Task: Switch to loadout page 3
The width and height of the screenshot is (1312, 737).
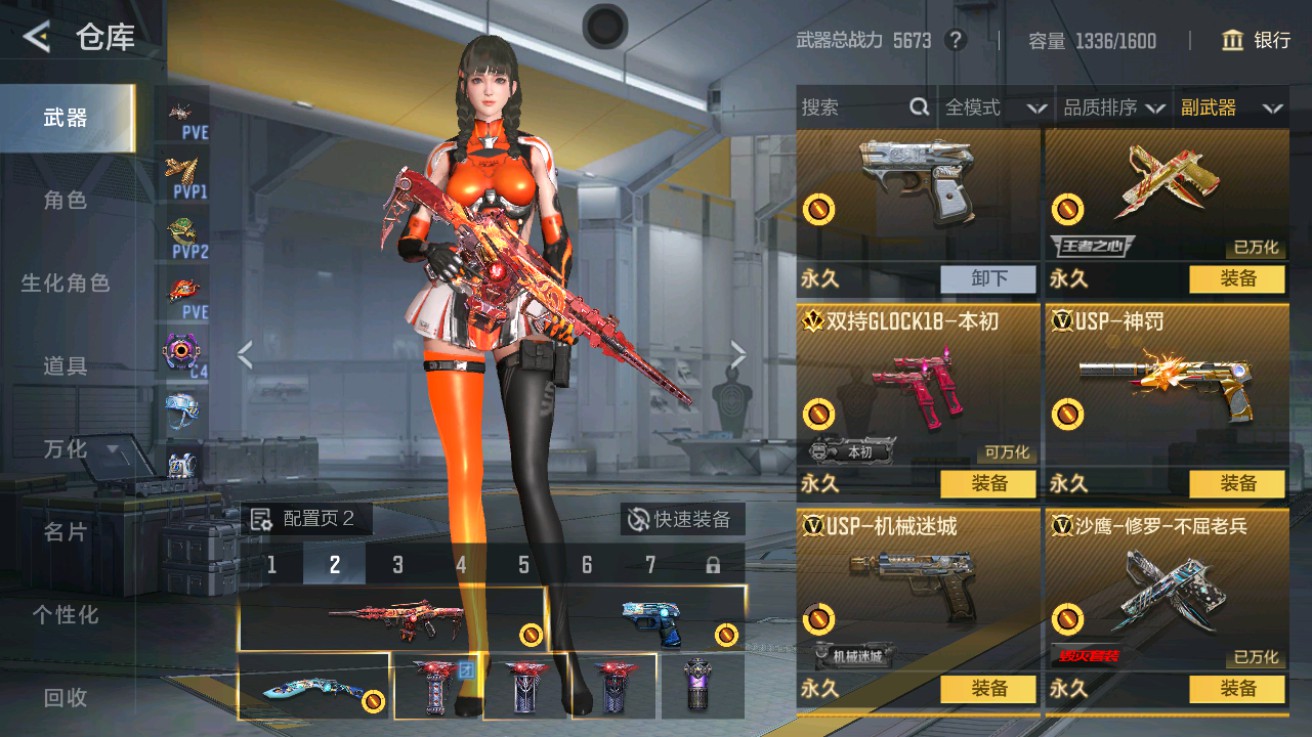Action: coord(397,565)
